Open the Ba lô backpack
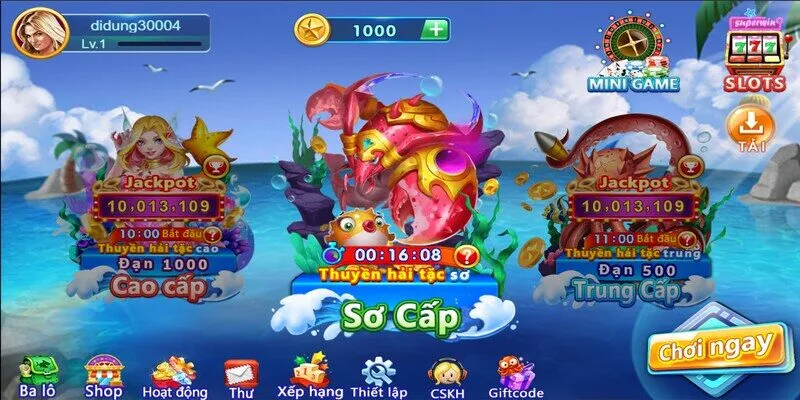The image size is (800, 400). pos(38,375)
